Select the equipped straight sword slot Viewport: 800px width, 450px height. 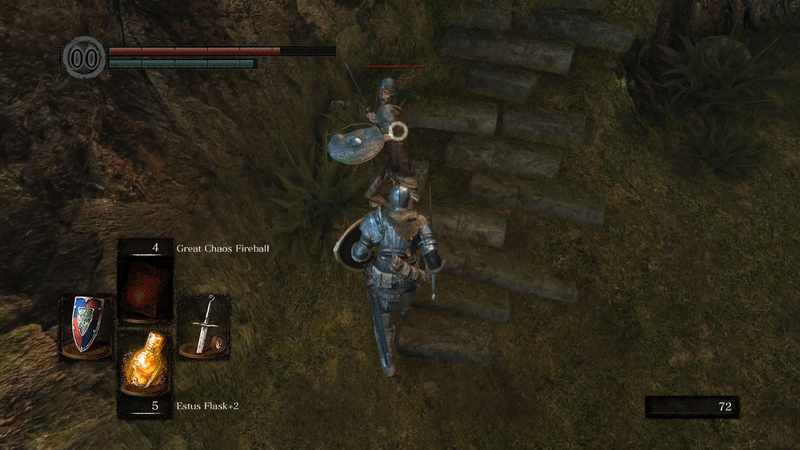204,325
